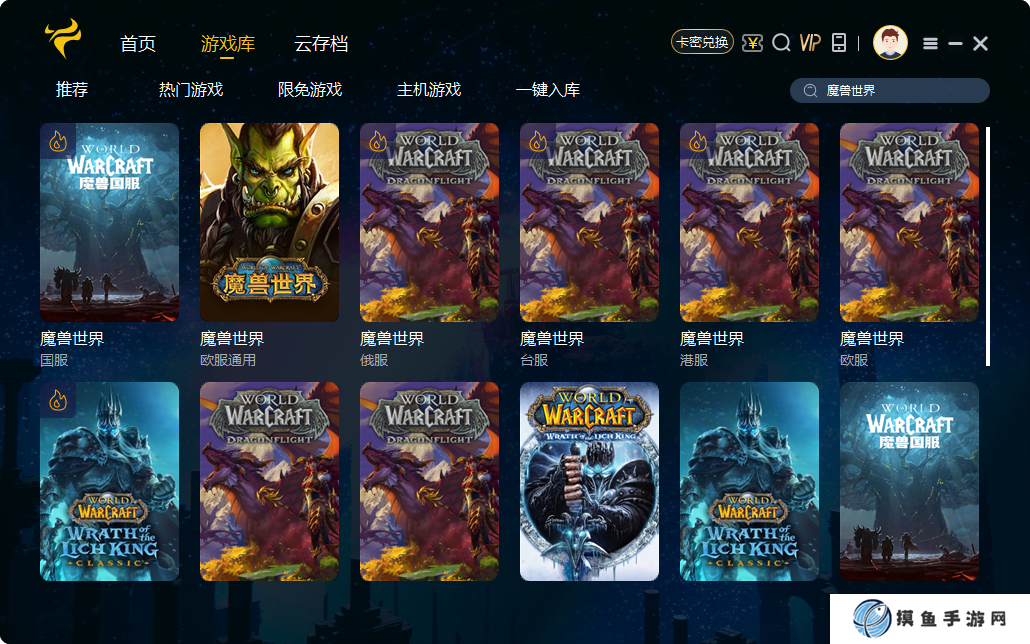Open the 一键入库 category
1030x644 pixels.
(x=548, y=90)
